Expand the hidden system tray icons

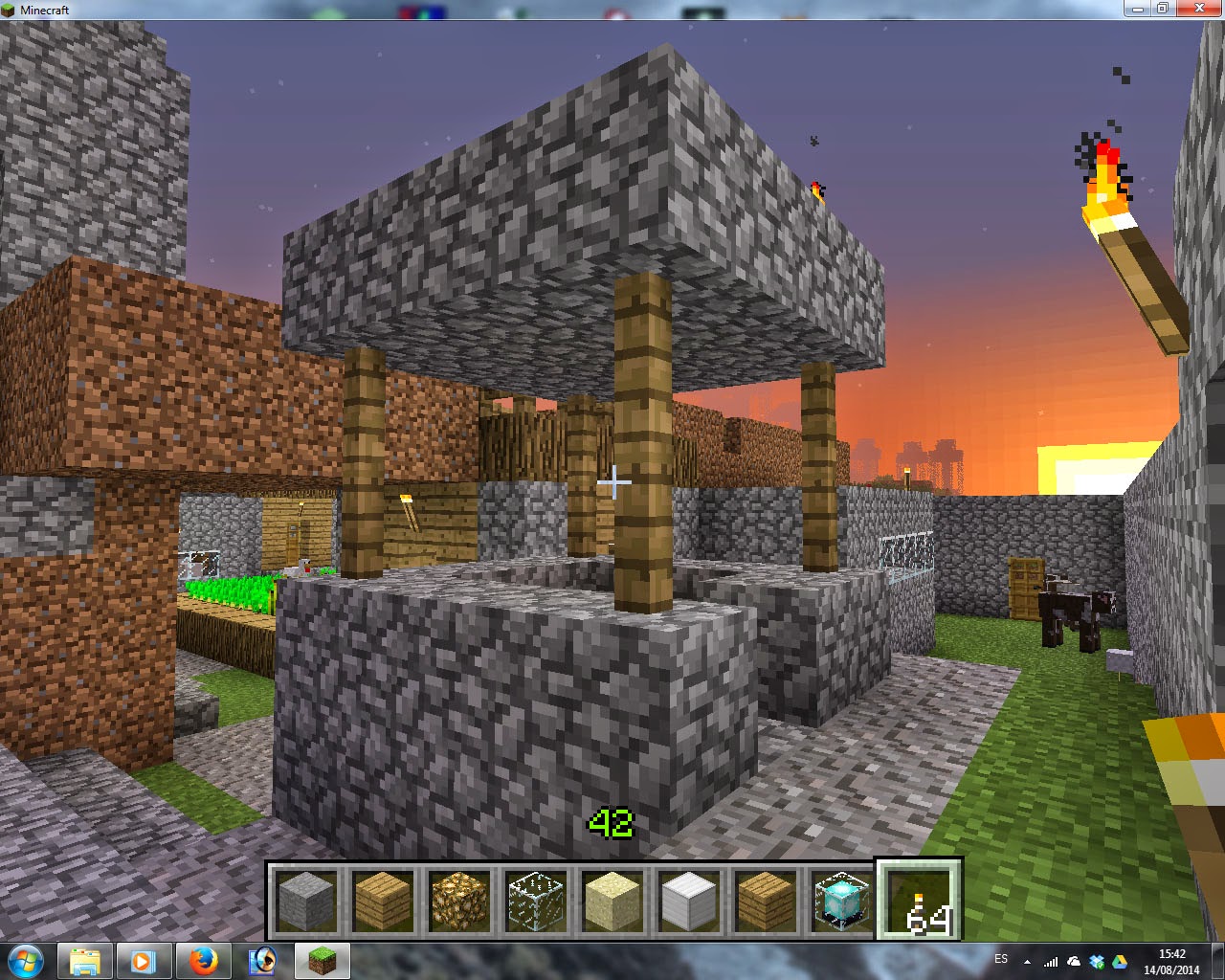(x=1027, y=961)
